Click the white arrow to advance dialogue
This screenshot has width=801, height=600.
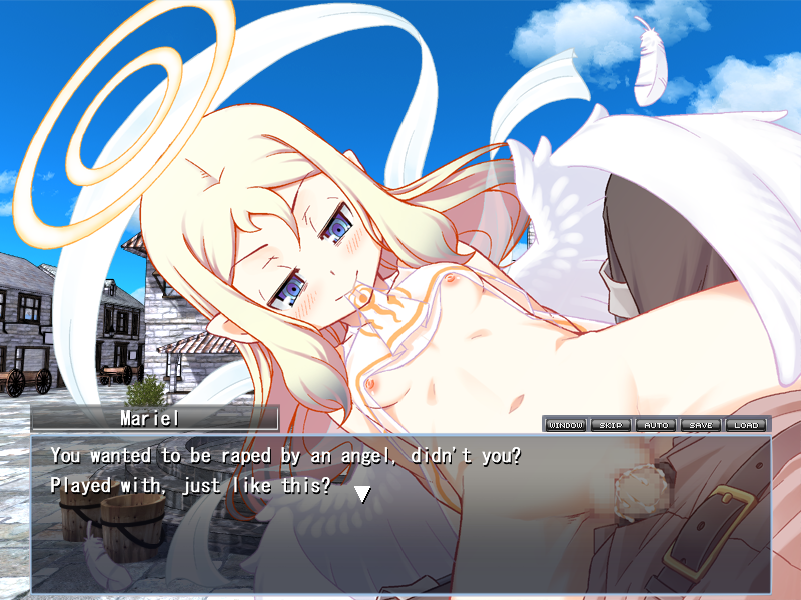(362, 493)
